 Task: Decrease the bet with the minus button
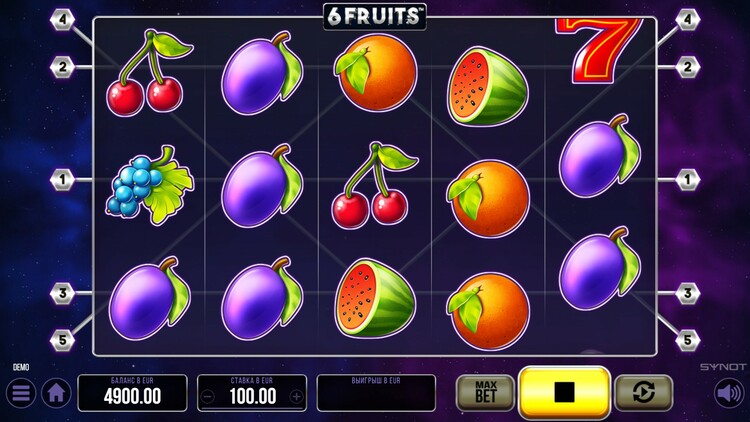pos(208,396)
